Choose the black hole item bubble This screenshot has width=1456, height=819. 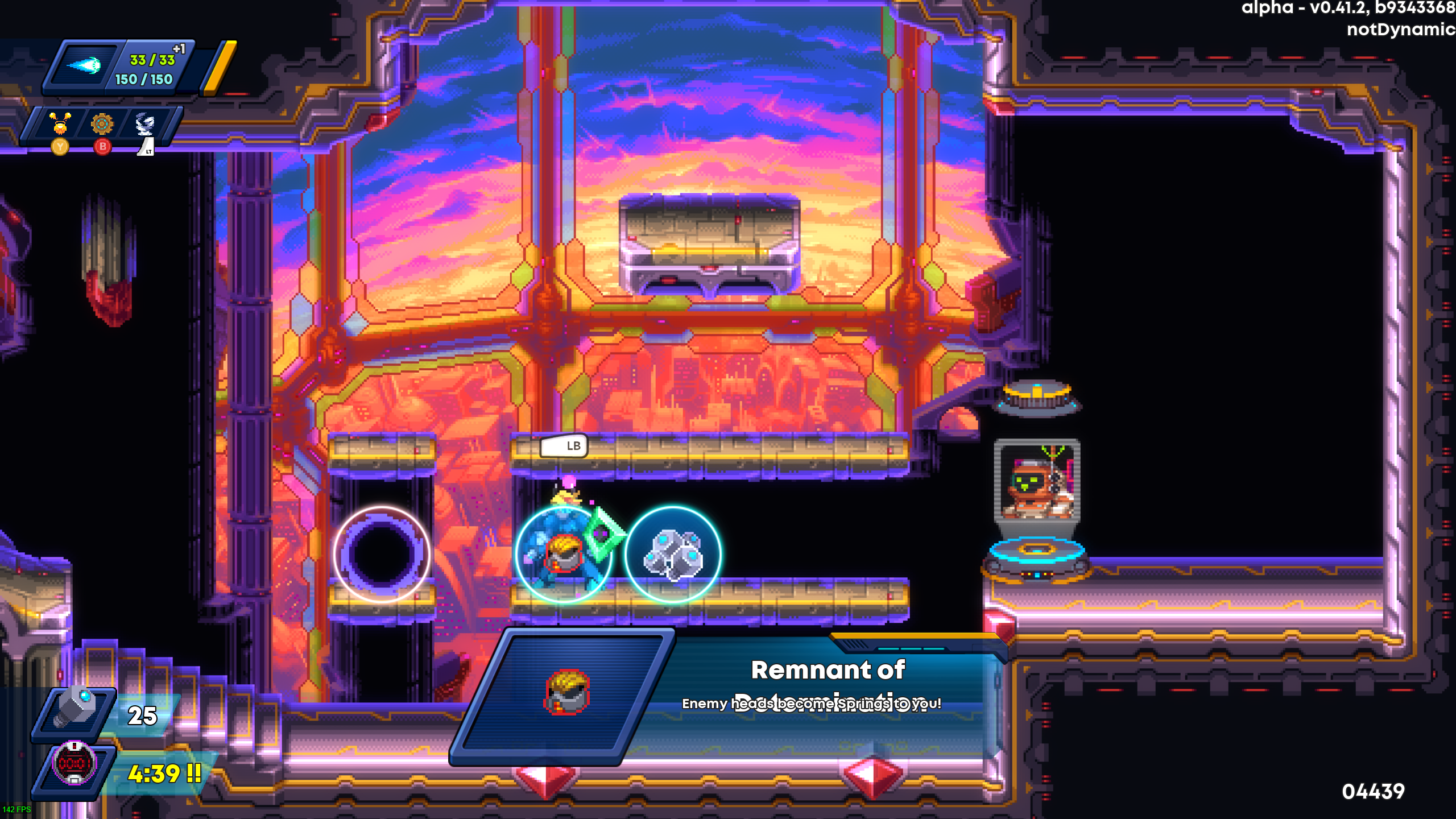pos(382,554)
